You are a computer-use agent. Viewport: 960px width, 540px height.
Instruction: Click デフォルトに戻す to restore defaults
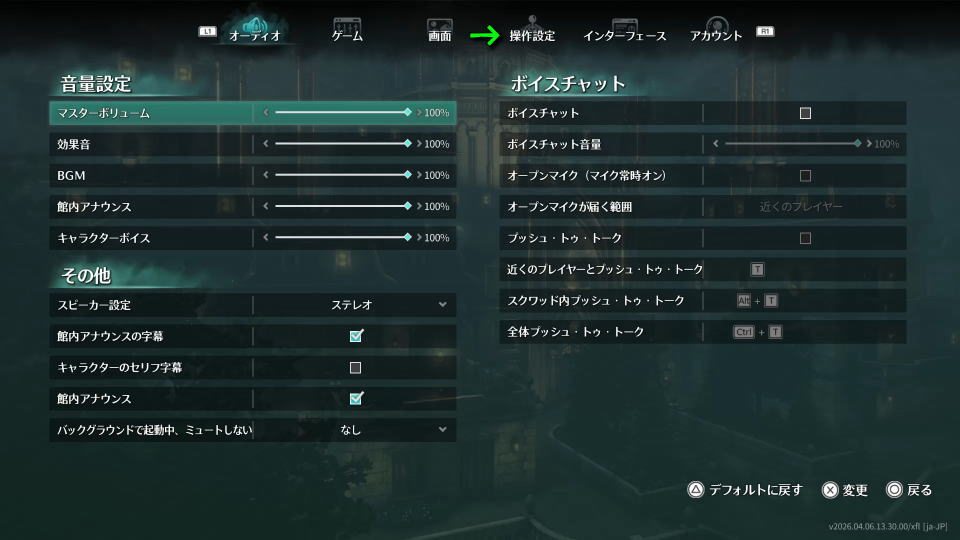[x=745, y=490]
